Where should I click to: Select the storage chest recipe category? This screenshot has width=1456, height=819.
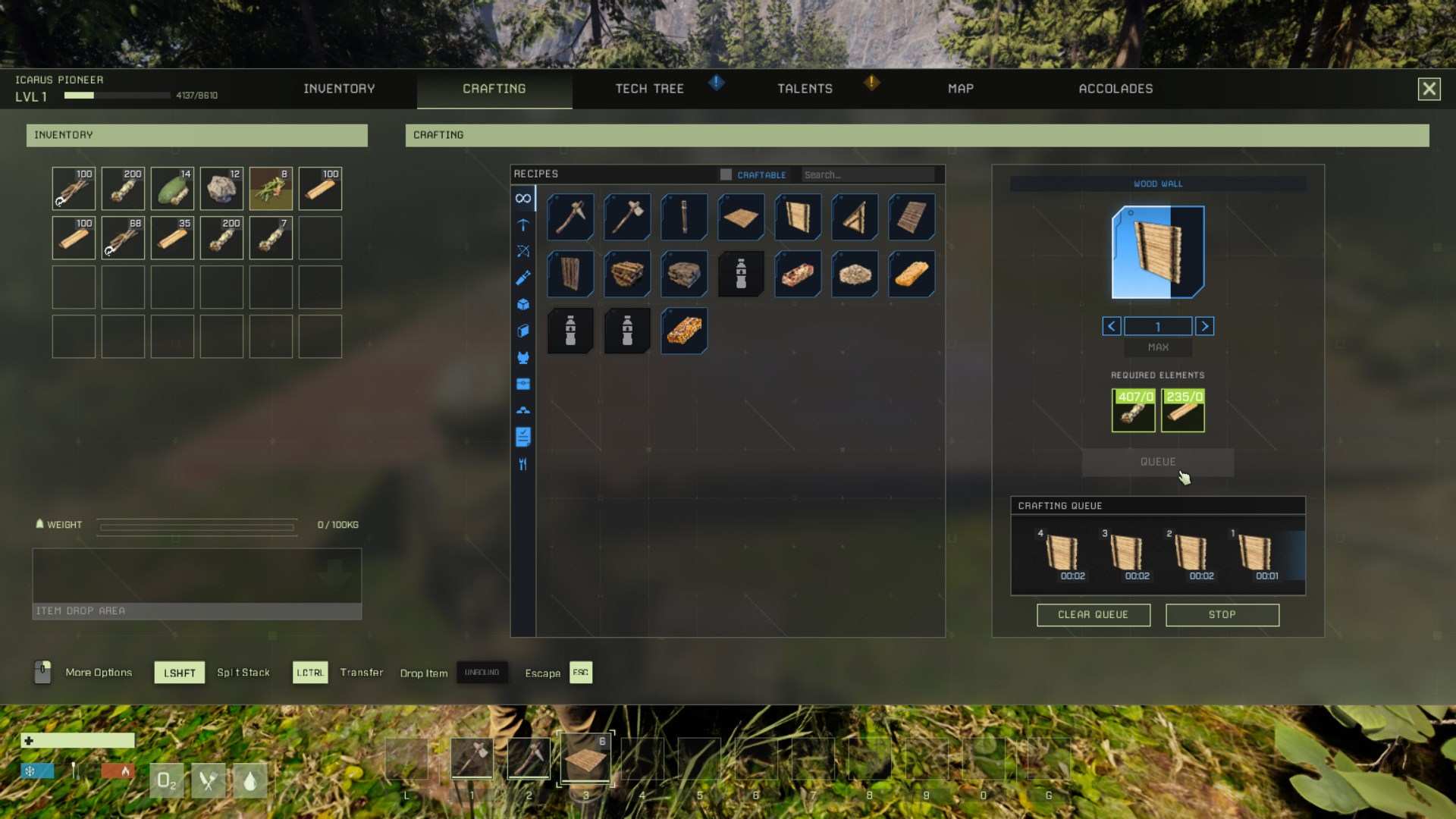(523, 384)
